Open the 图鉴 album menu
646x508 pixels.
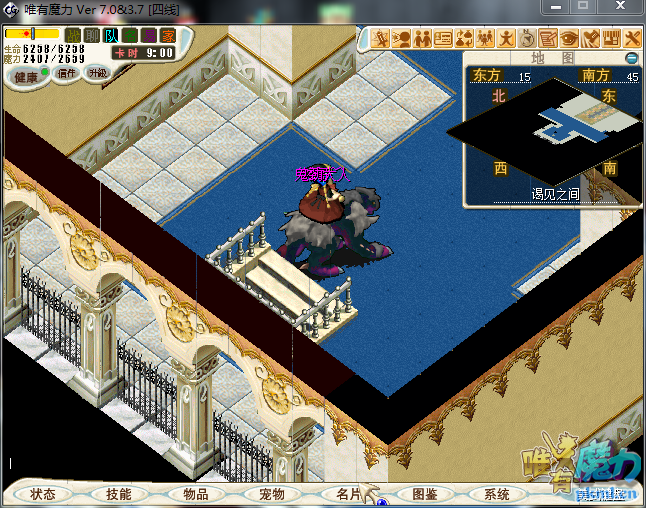coord(425,494)
